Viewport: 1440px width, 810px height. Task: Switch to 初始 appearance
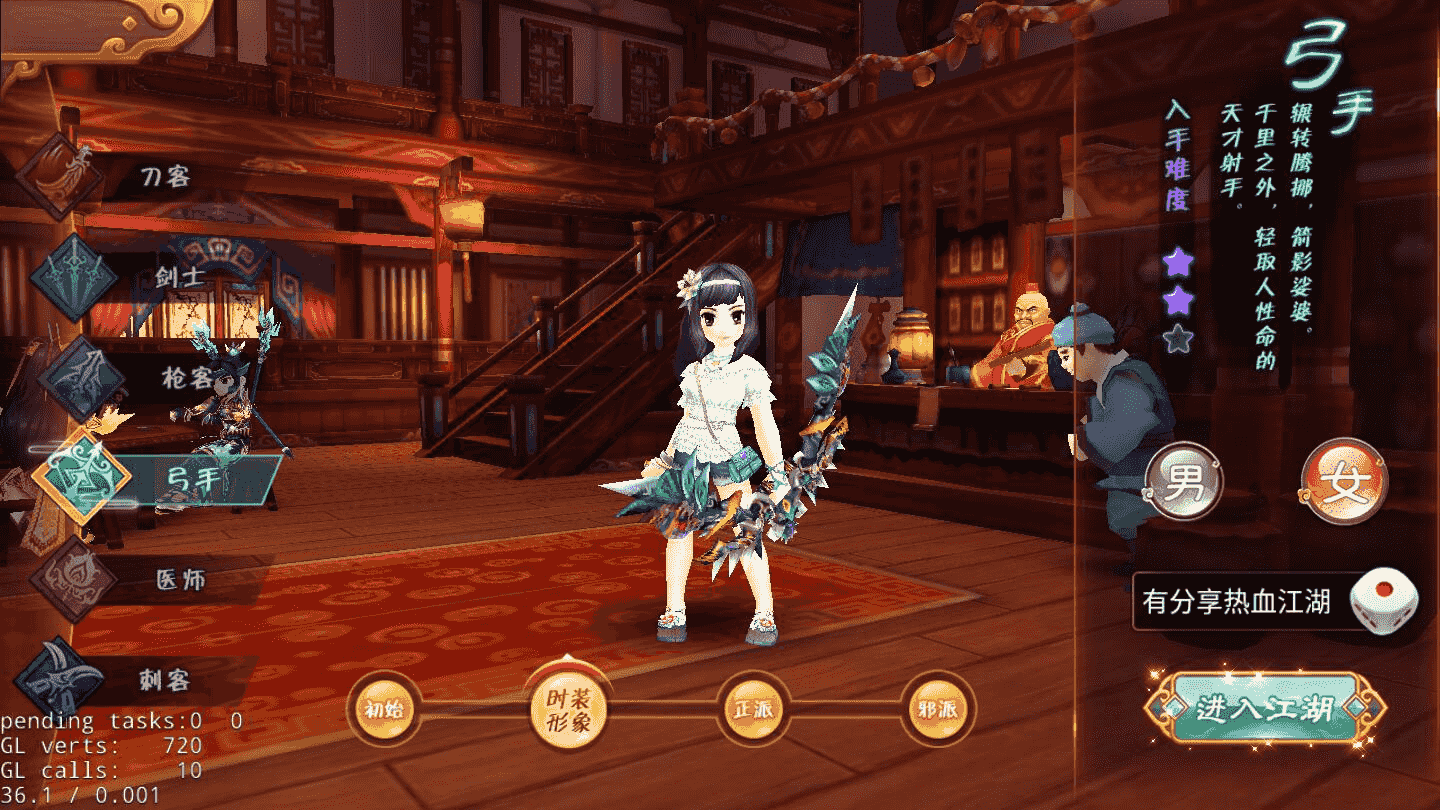point(383,711)
